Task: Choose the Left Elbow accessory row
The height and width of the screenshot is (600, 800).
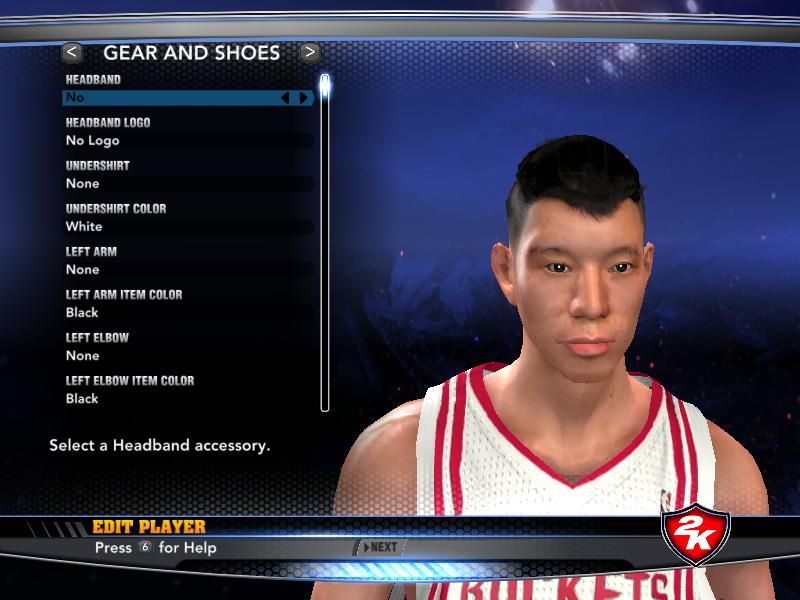Action: pos(170,356)
